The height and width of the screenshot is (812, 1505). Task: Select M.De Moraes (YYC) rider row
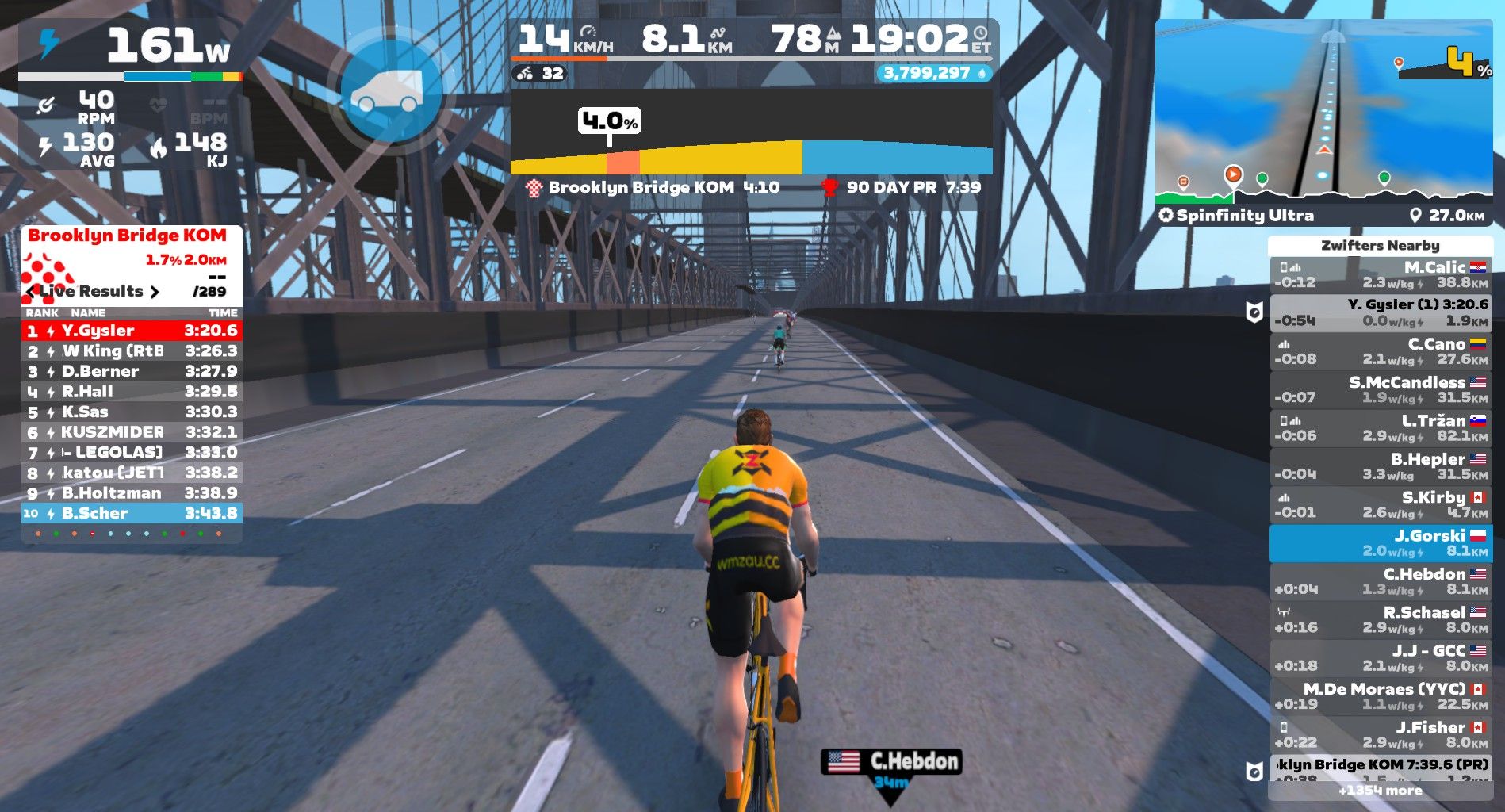click(x=1380, y=696)
